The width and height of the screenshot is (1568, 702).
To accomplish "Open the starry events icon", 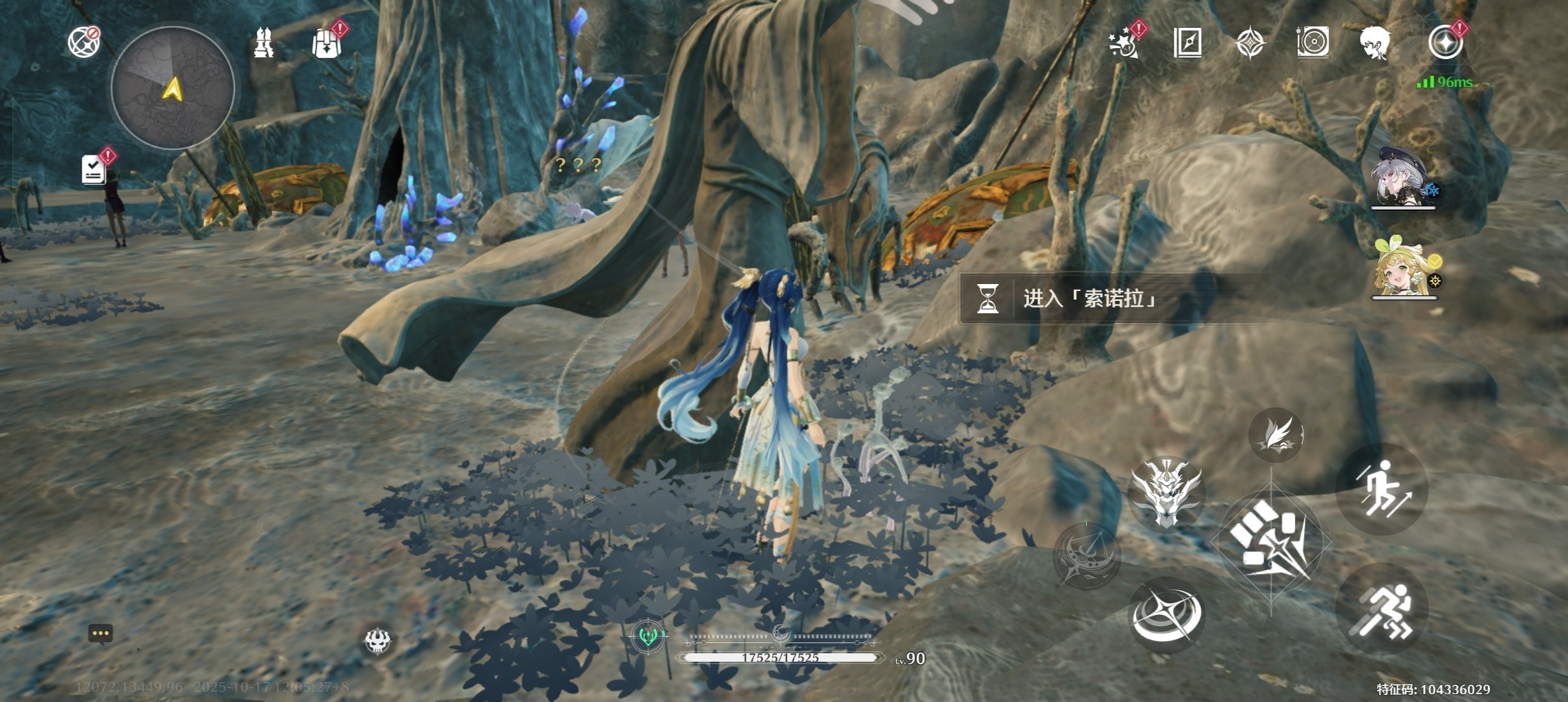I will coord(1124,43).
